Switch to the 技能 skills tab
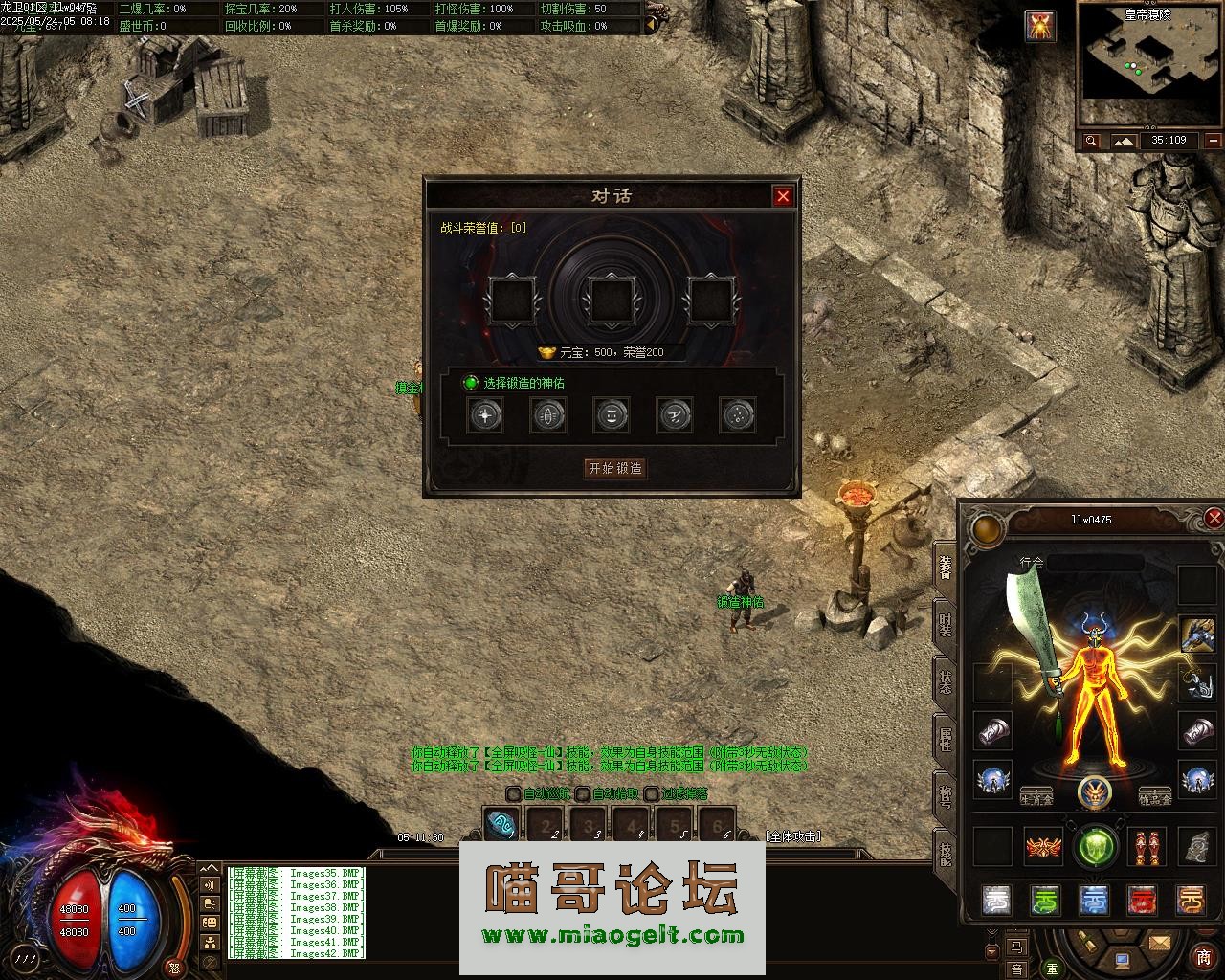The image size is (1225, 980). click(x=946, y=852)
